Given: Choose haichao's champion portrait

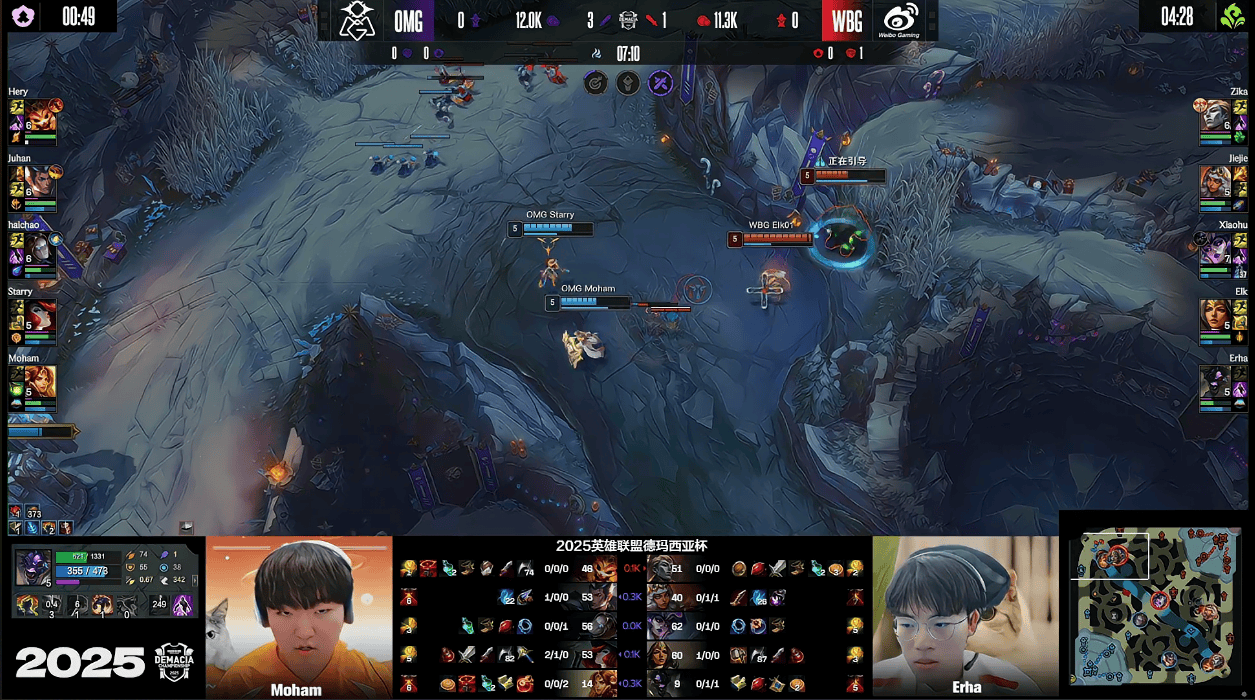Looking at the screenshot, I should click(x=40, y=248).
